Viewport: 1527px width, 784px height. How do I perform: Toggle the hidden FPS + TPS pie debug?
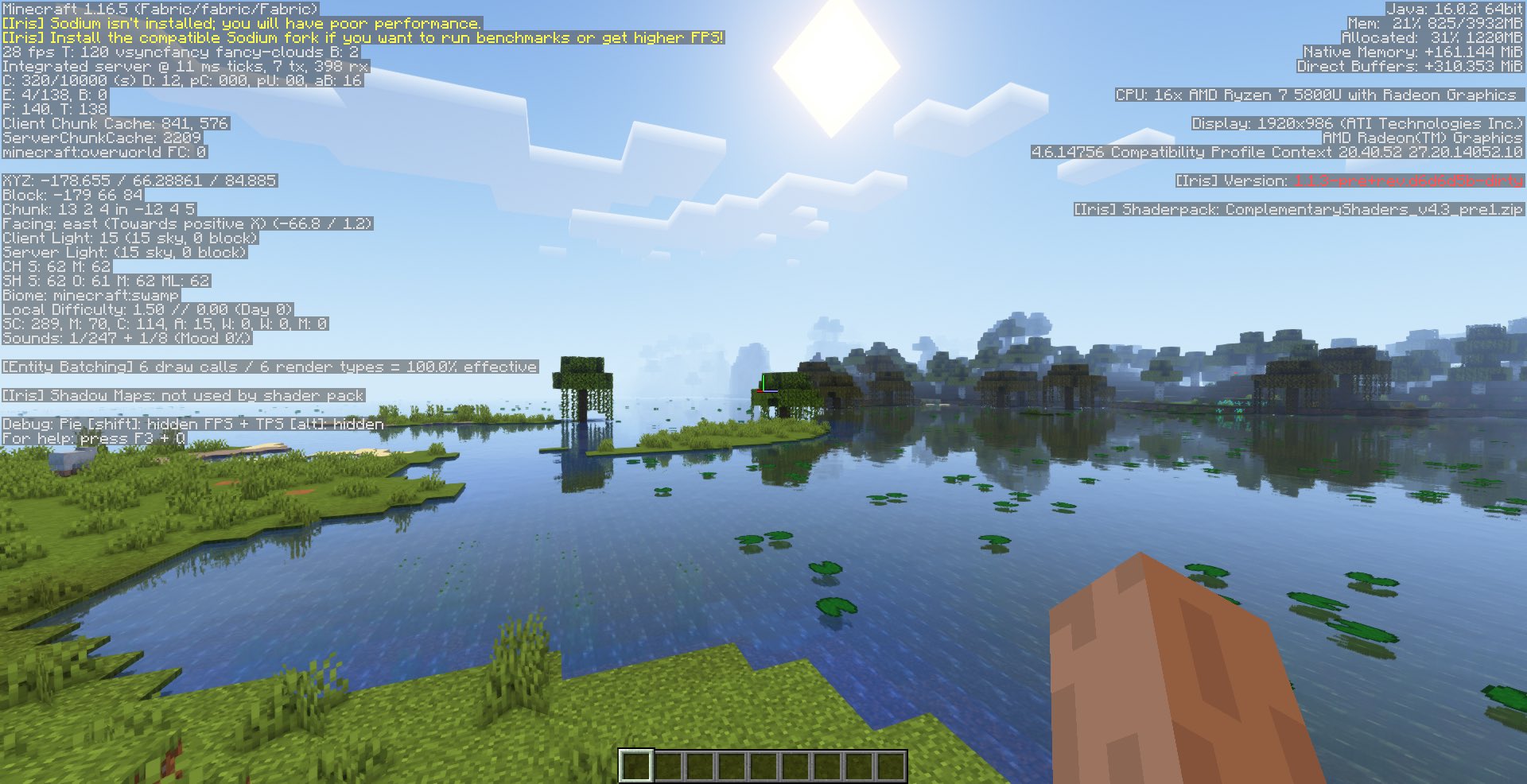pos(192,425)
